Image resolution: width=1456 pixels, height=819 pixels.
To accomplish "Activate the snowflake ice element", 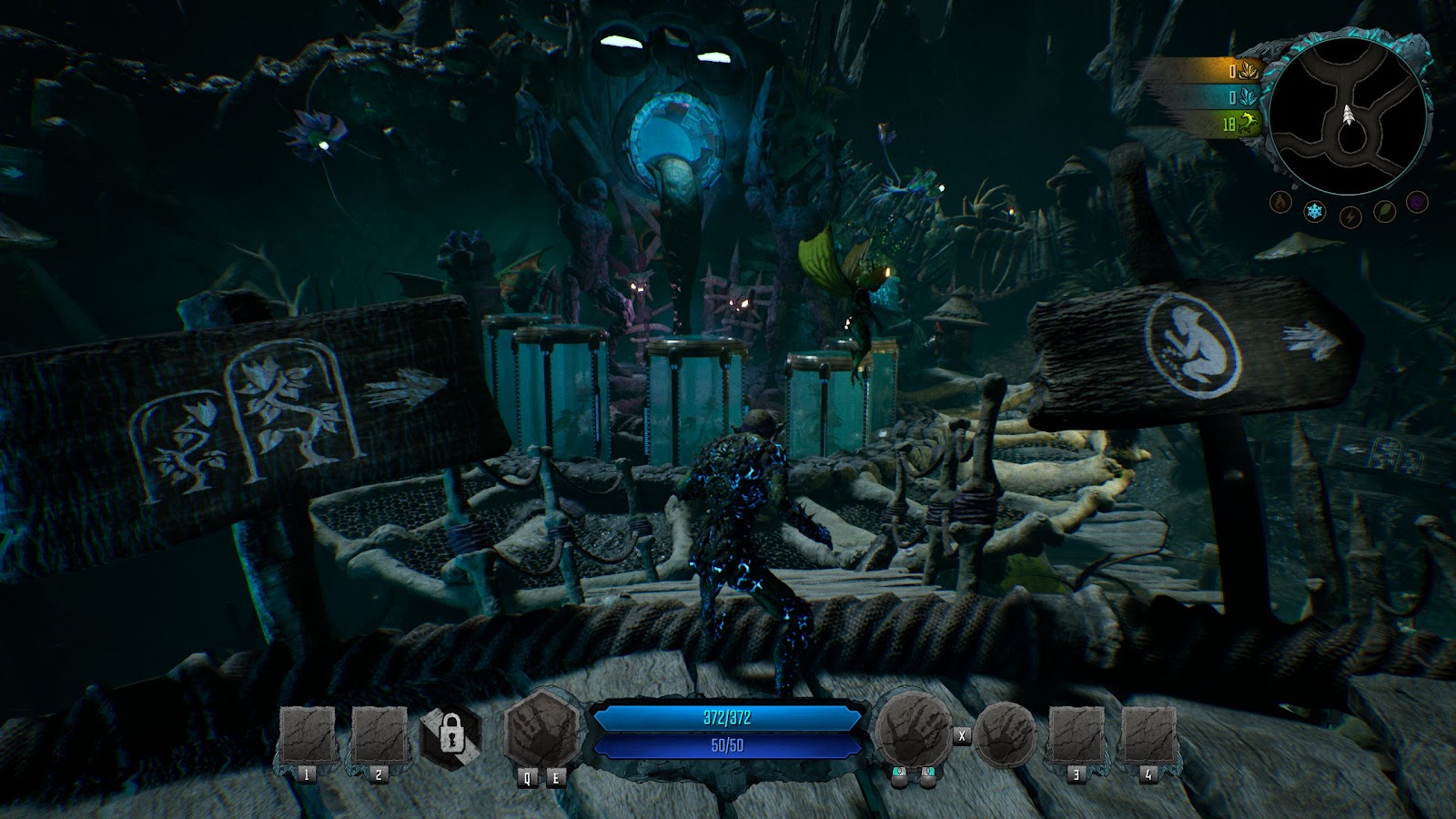I will 1314,212.
